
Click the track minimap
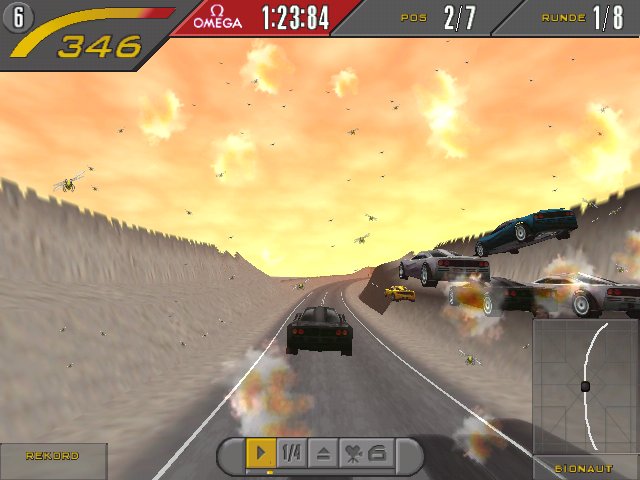(x=585, y=385)
